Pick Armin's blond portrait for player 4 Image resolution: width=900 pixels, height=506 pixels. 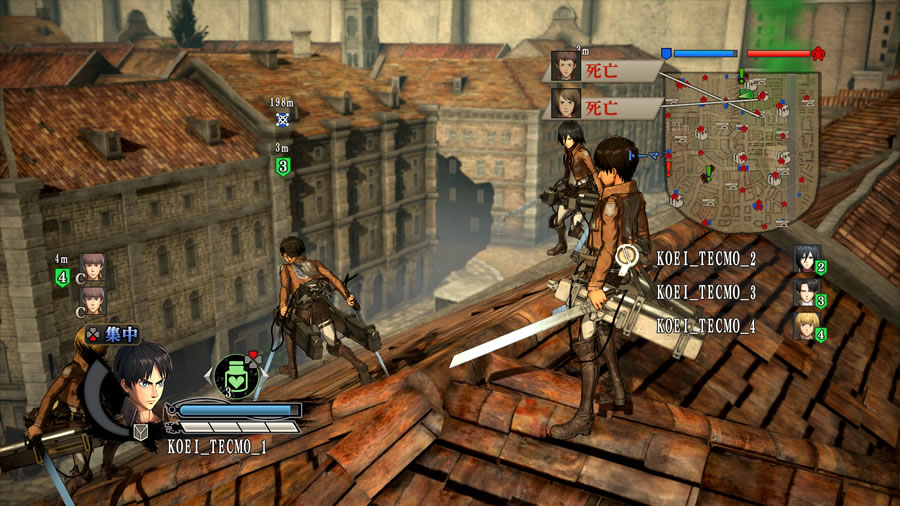[x=807, y=326]
